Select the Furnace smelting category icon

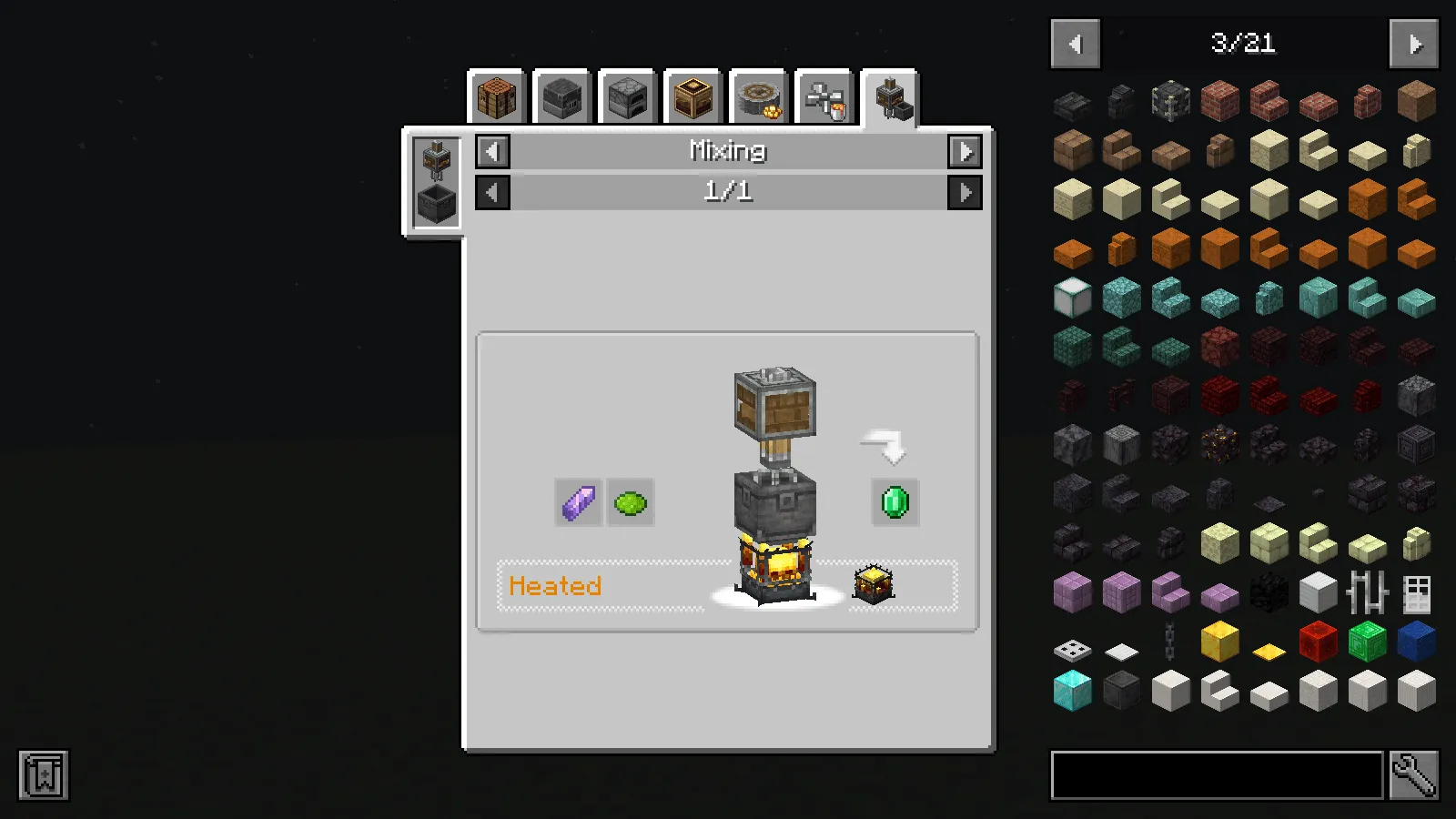(x=626, y=98)
